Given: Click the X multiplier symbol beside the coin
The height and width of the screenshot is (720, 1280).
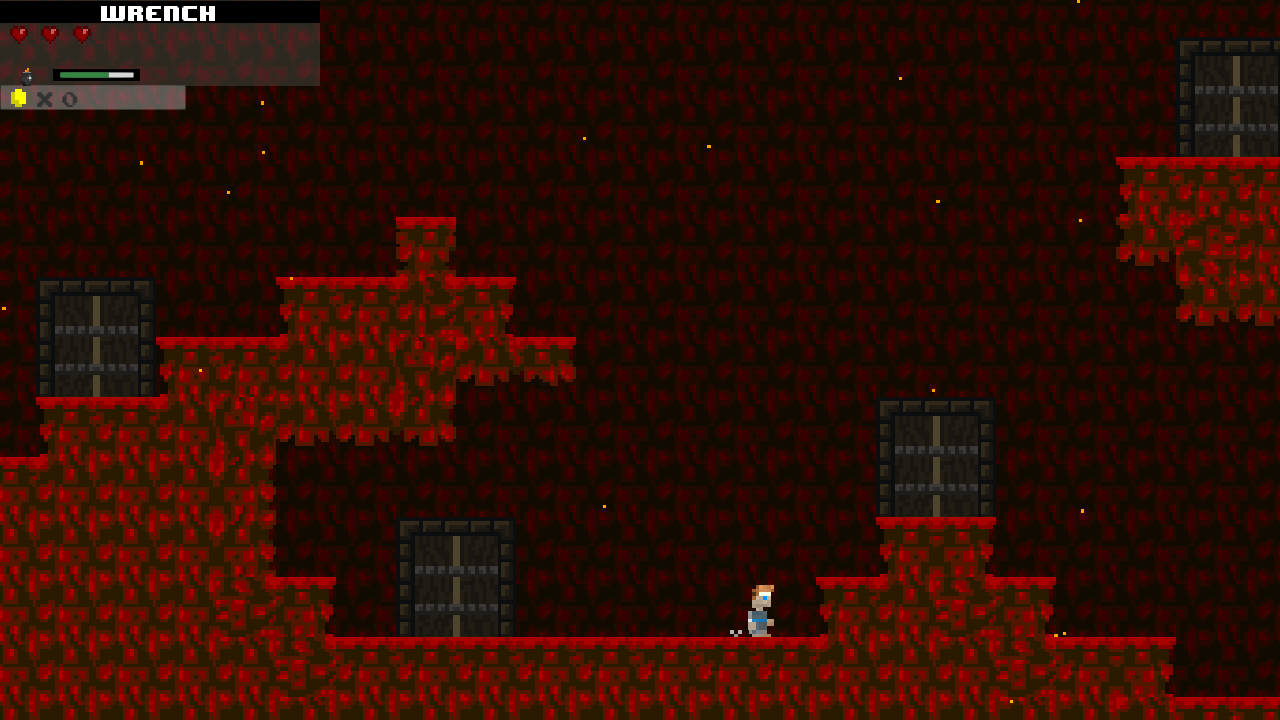Looking at the screenshot, I should click(x=45, y=98).
